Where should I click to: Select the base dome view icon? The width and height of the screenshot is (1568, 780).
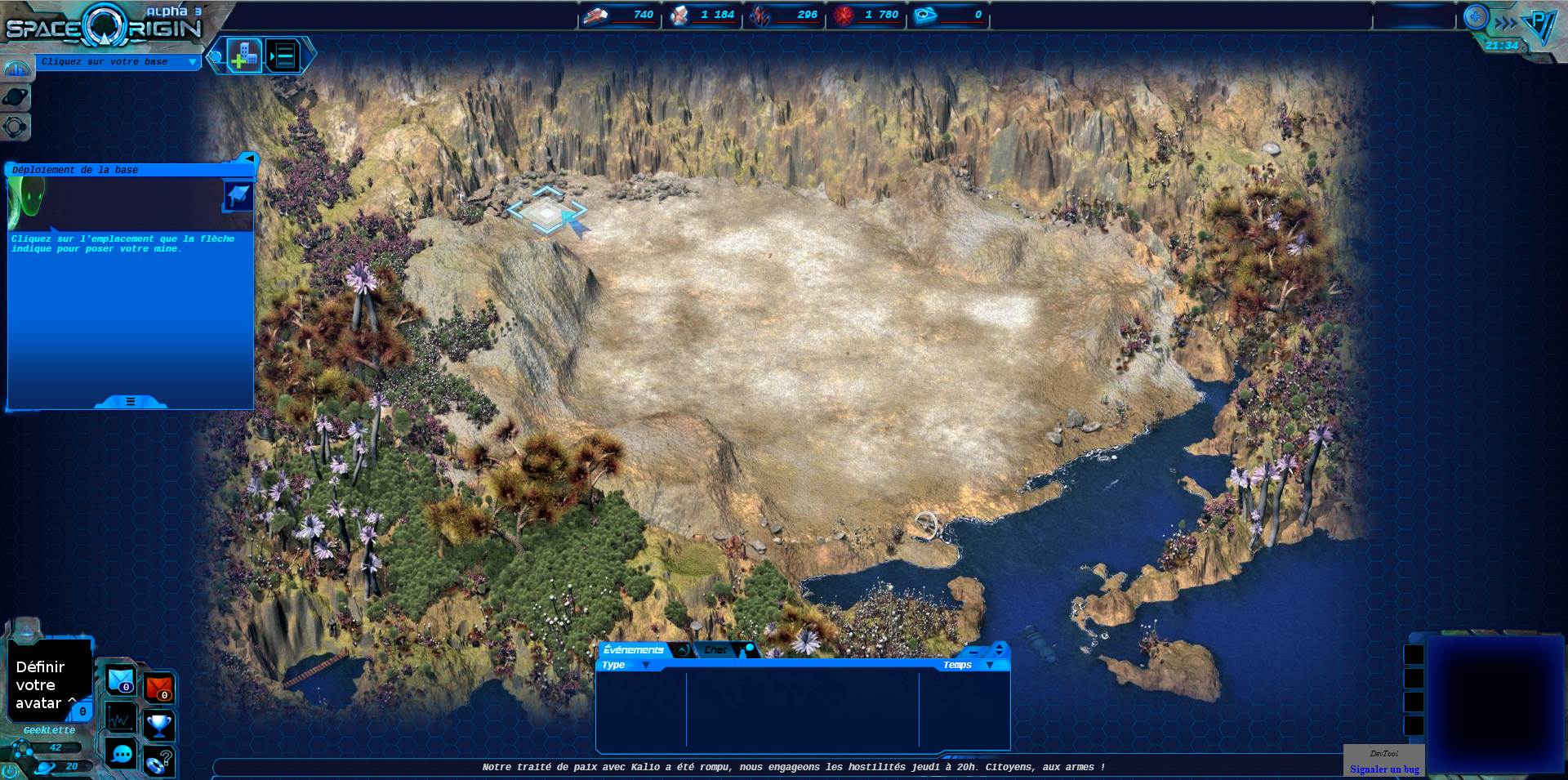coord(16,69)
